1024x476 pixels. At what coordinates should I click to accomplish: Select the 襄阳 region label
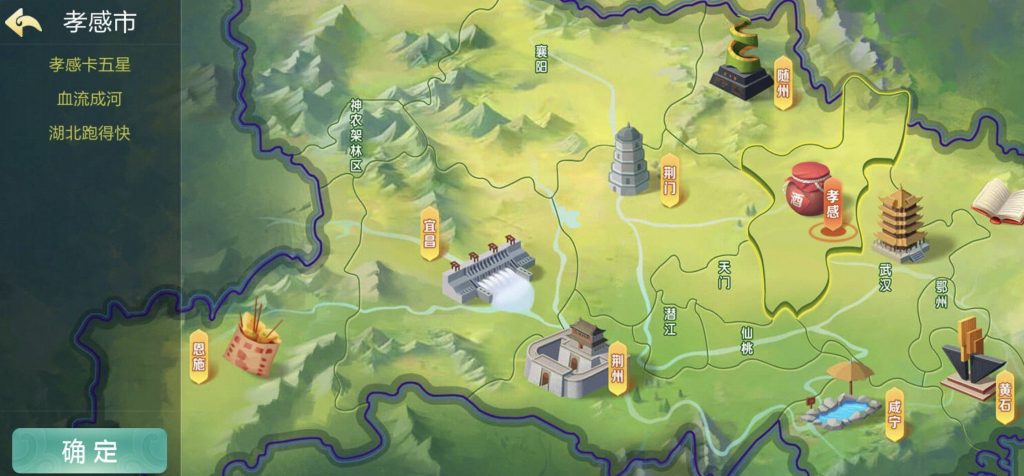click(541, 59)
